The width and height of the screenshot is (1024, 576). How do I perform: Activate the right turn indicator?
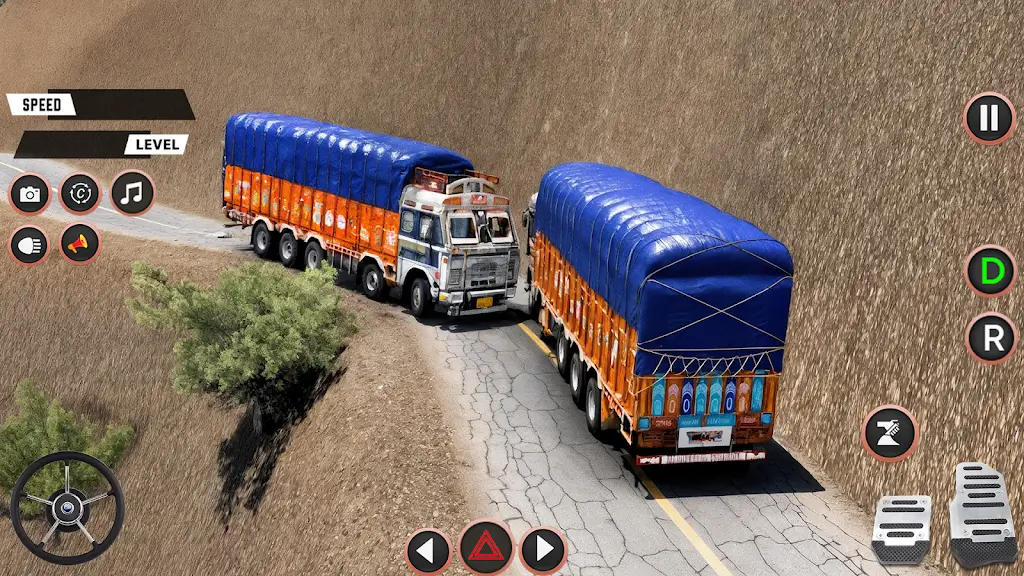(x=543, y=549)
